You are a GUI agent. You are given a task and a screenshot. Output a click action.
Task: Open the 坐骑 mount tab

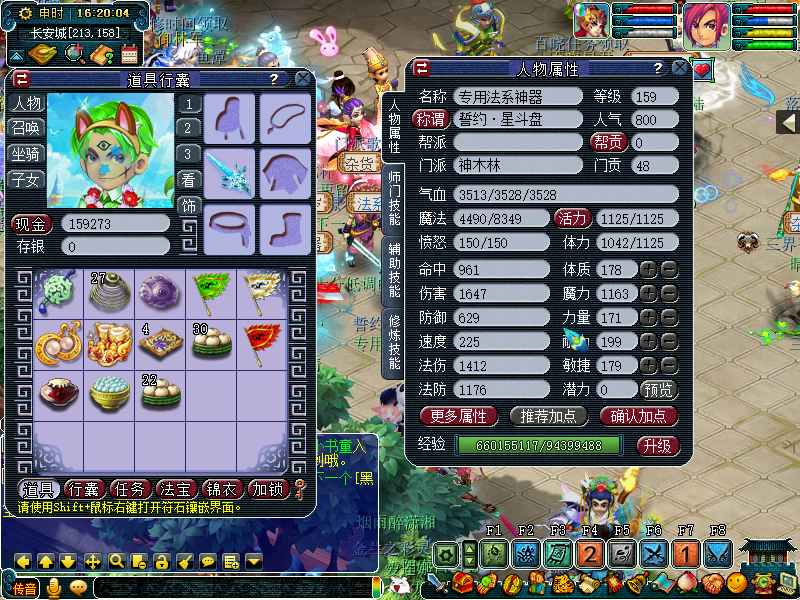coord(26,154)
